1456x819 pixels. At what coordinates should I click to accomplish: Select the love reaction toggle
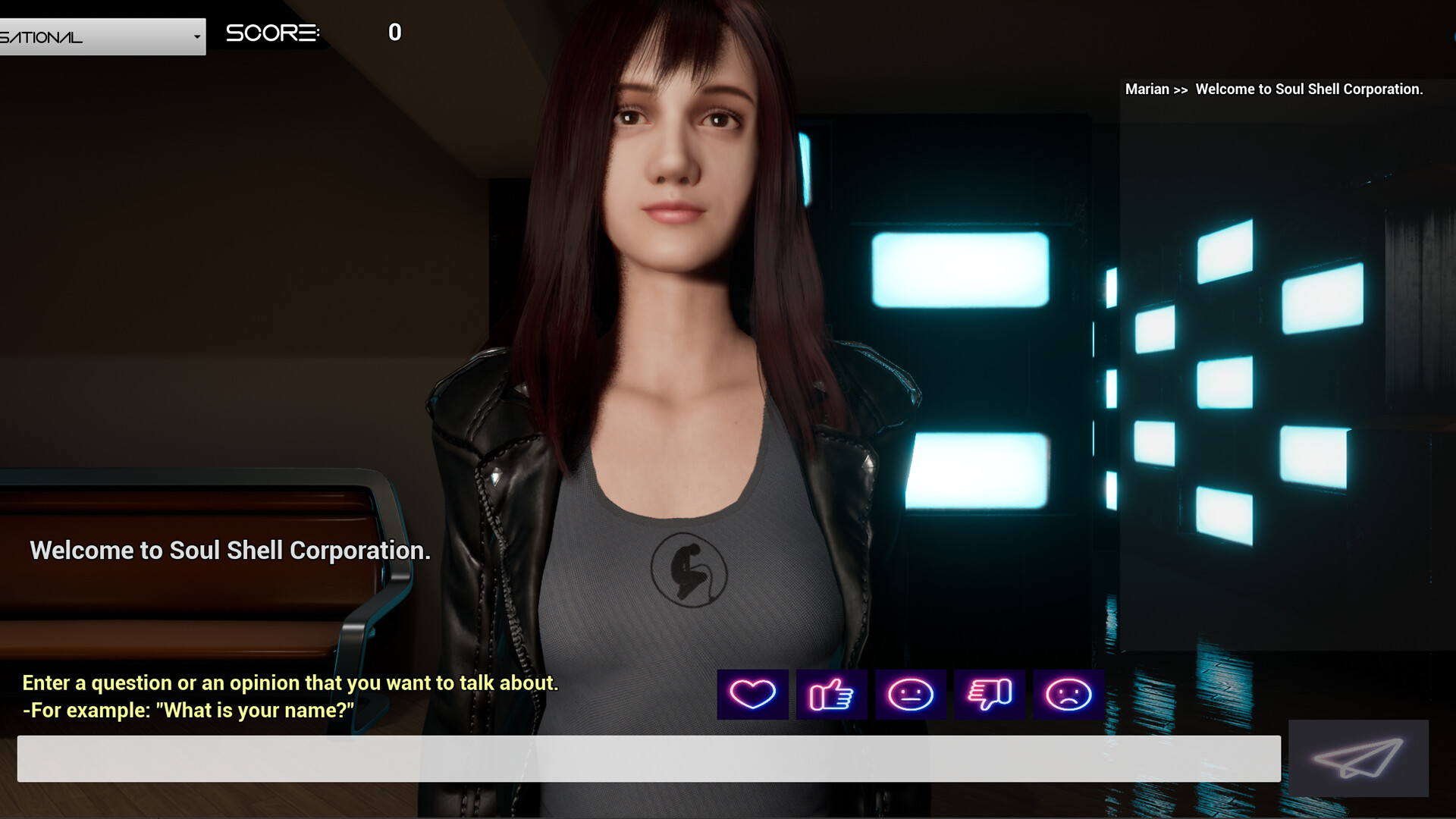pos(752,694)
